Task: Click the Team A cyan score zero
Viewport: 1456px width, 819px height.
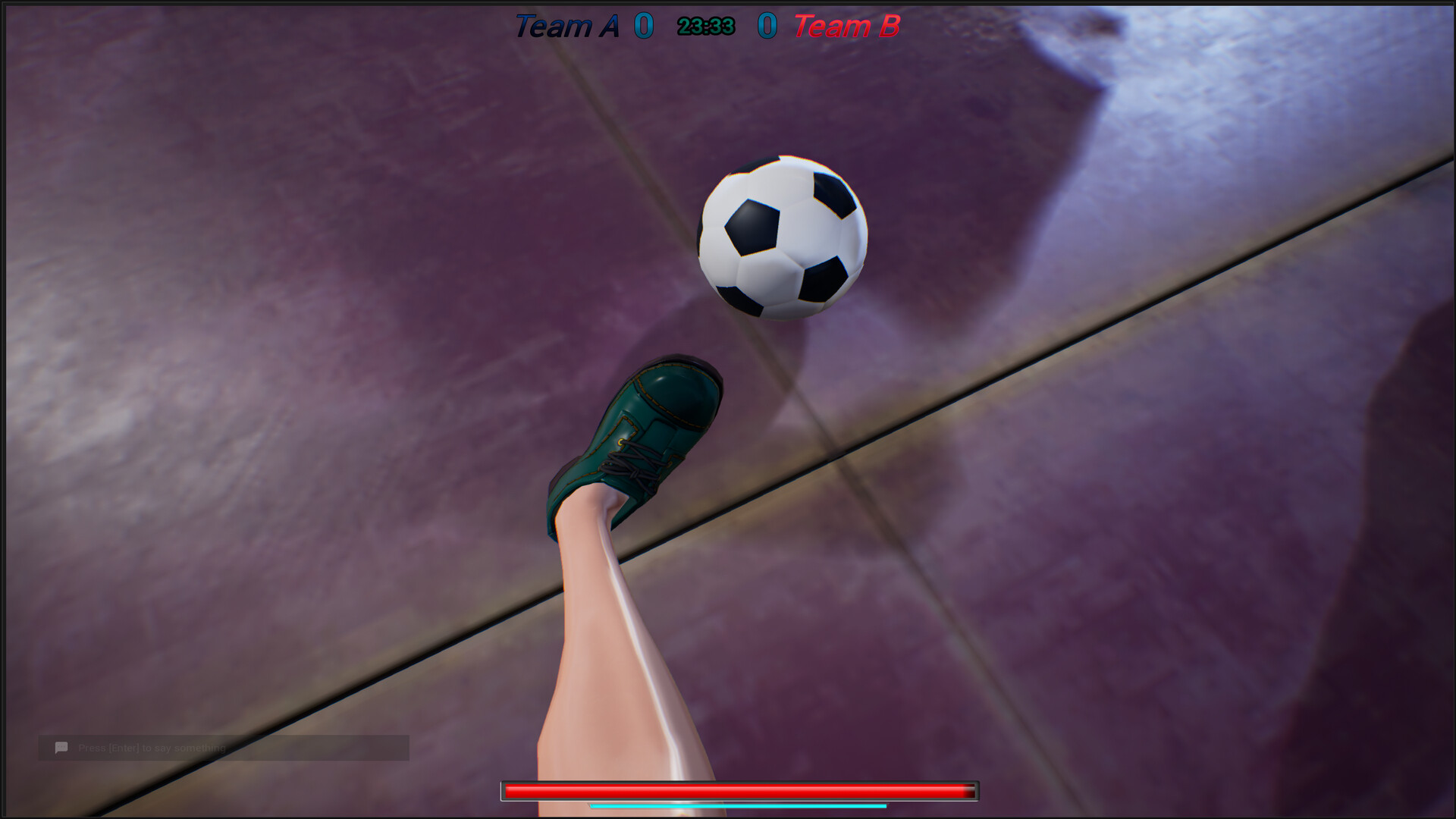Action: [x=644, y=26]
